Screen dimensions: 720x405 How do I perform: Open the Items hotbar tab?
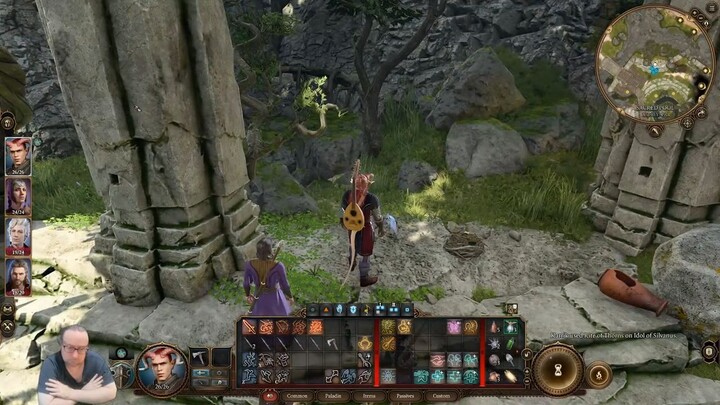pos(369,395)
